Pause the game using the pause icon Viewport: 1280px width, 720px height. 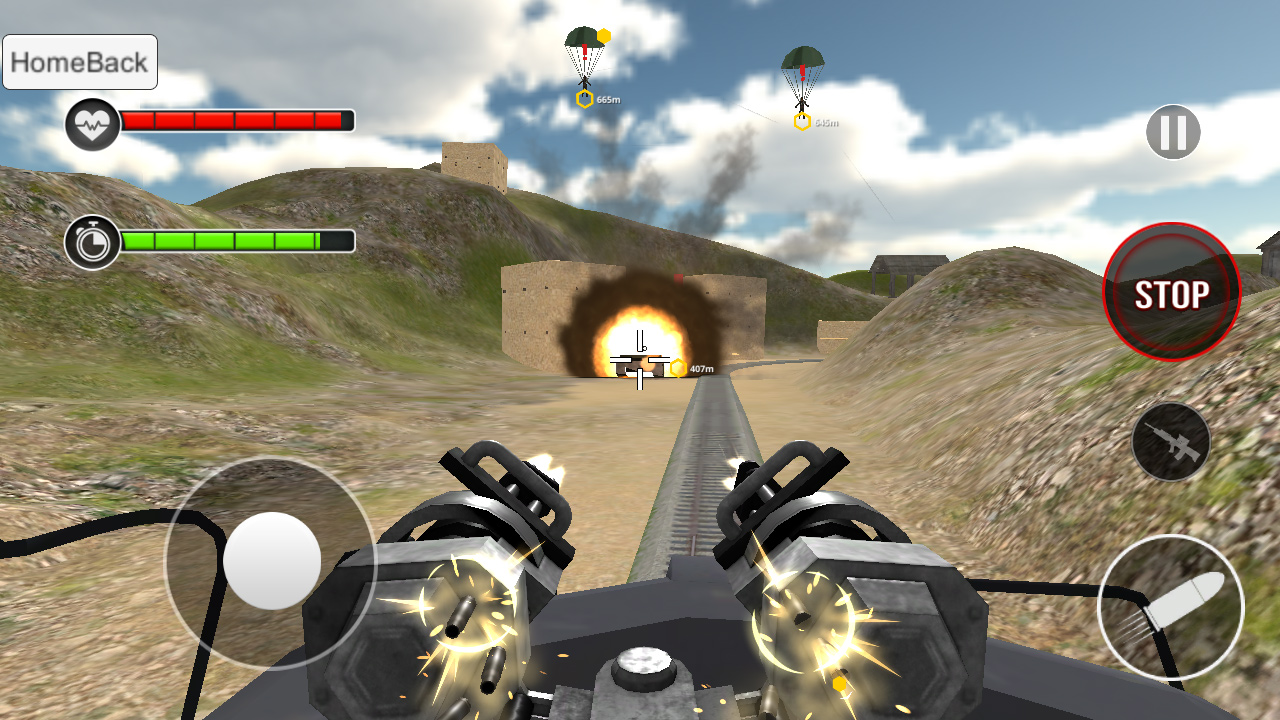tap(1172, 130)
